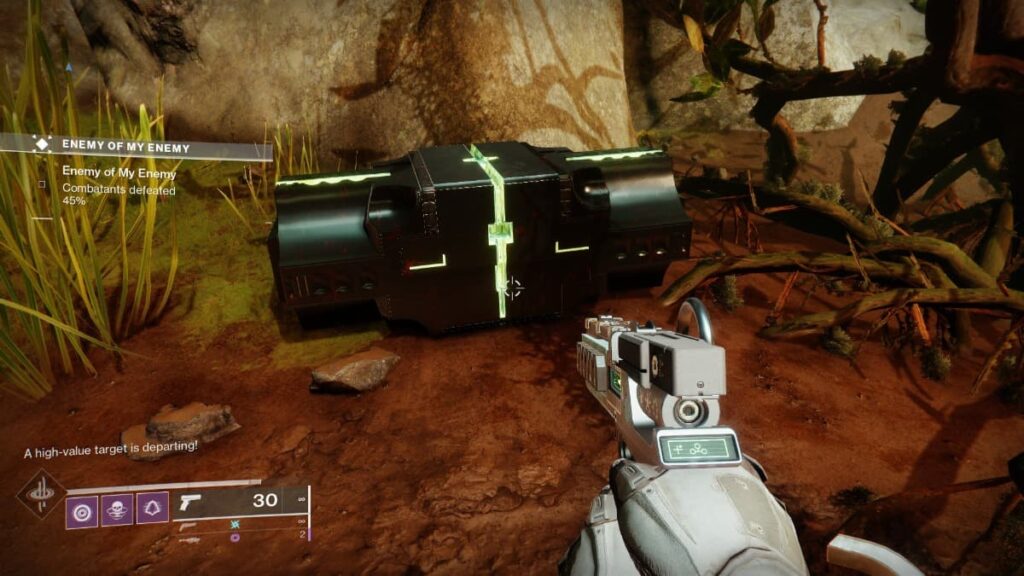Use the purple skull melee ability
Screen dimensions: 1024x576
tap(116, 510)
